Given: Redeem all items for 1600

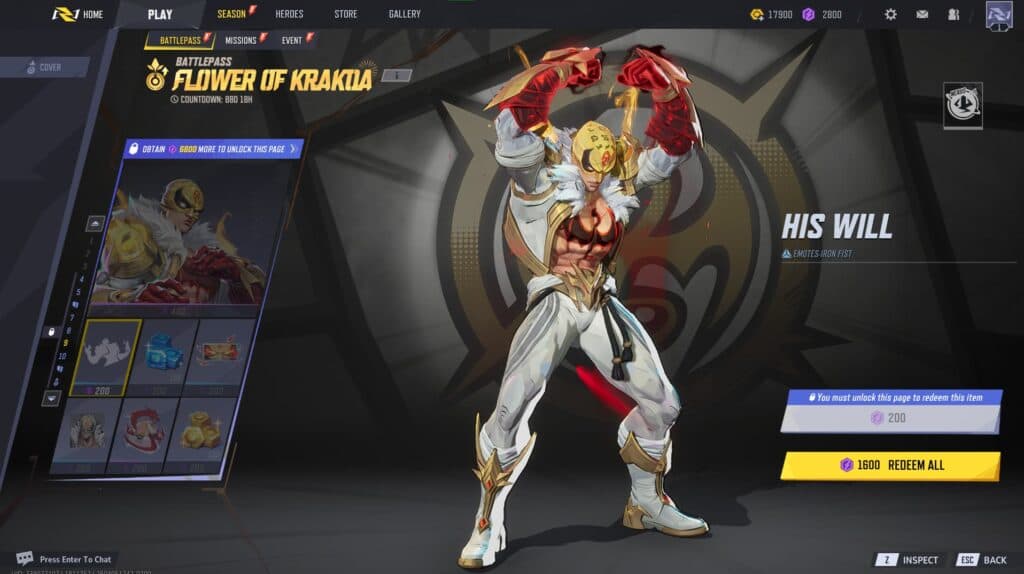Looking at the screenshot, I should coord(890,465).
